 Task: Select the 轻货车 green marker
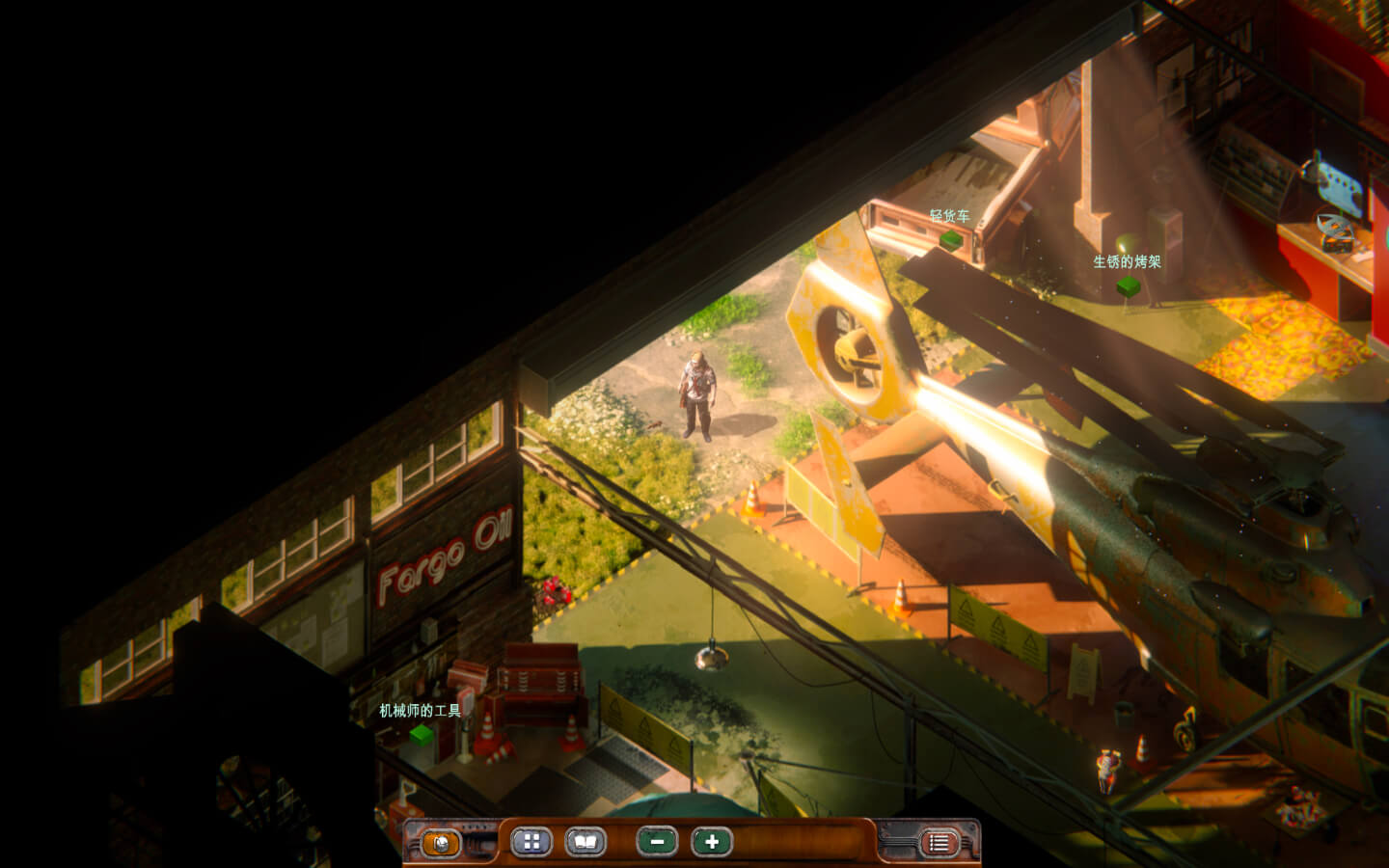tap(951, 238)
